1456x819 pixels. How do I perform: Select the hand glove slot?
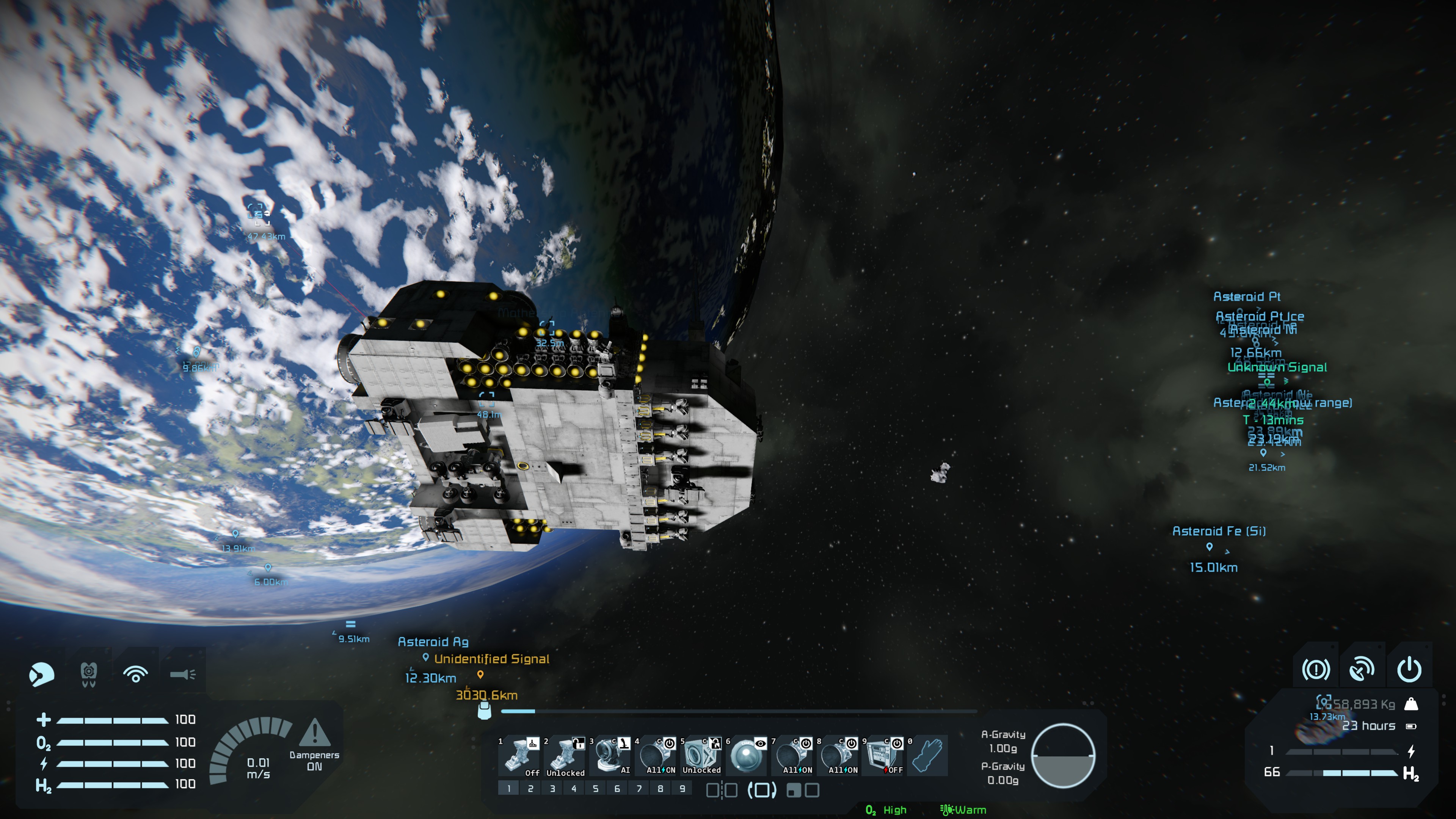pos(928,756)
